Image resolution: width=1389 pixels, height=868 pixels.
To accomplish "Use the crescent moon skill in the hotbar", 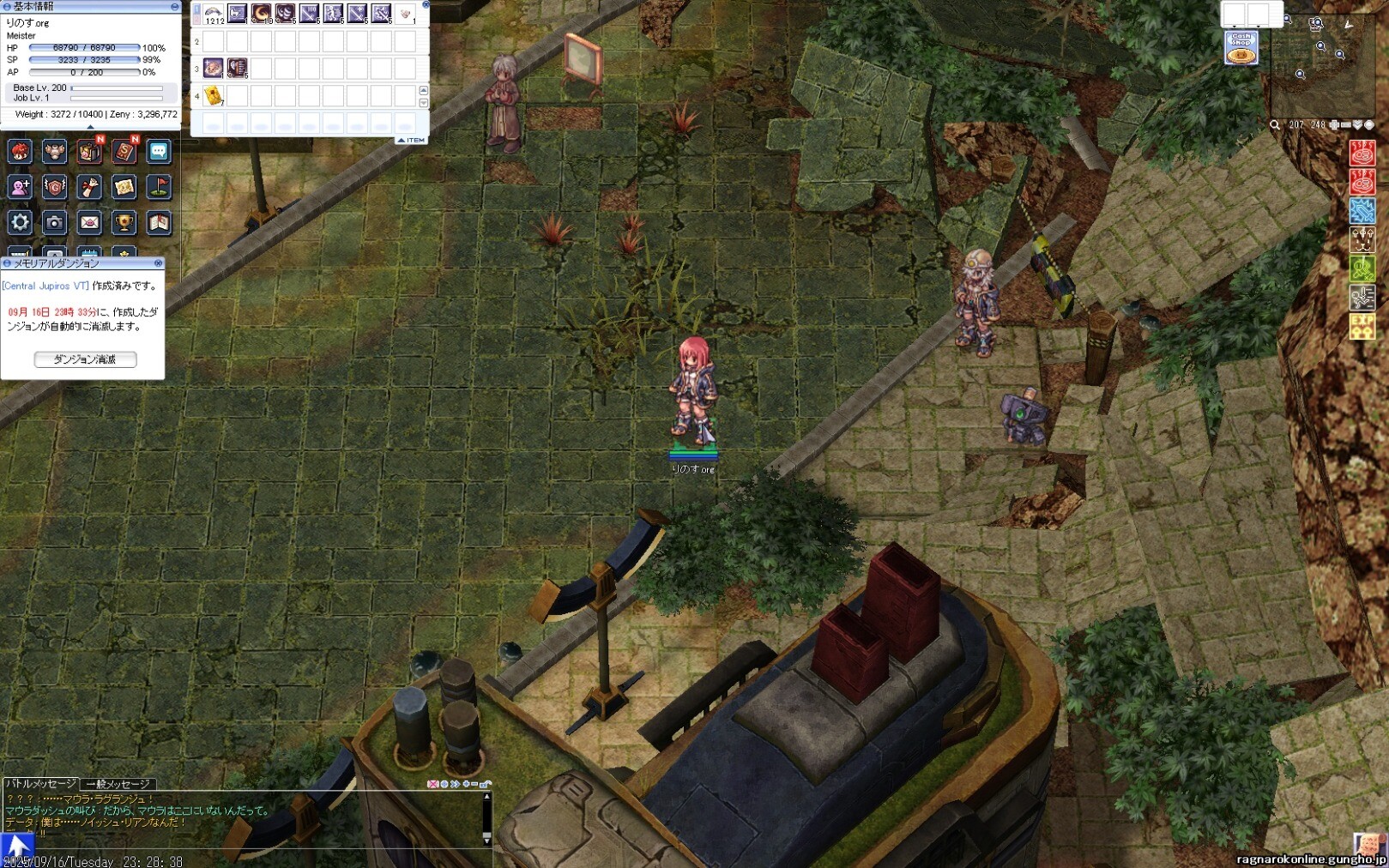I will point(261,14).
